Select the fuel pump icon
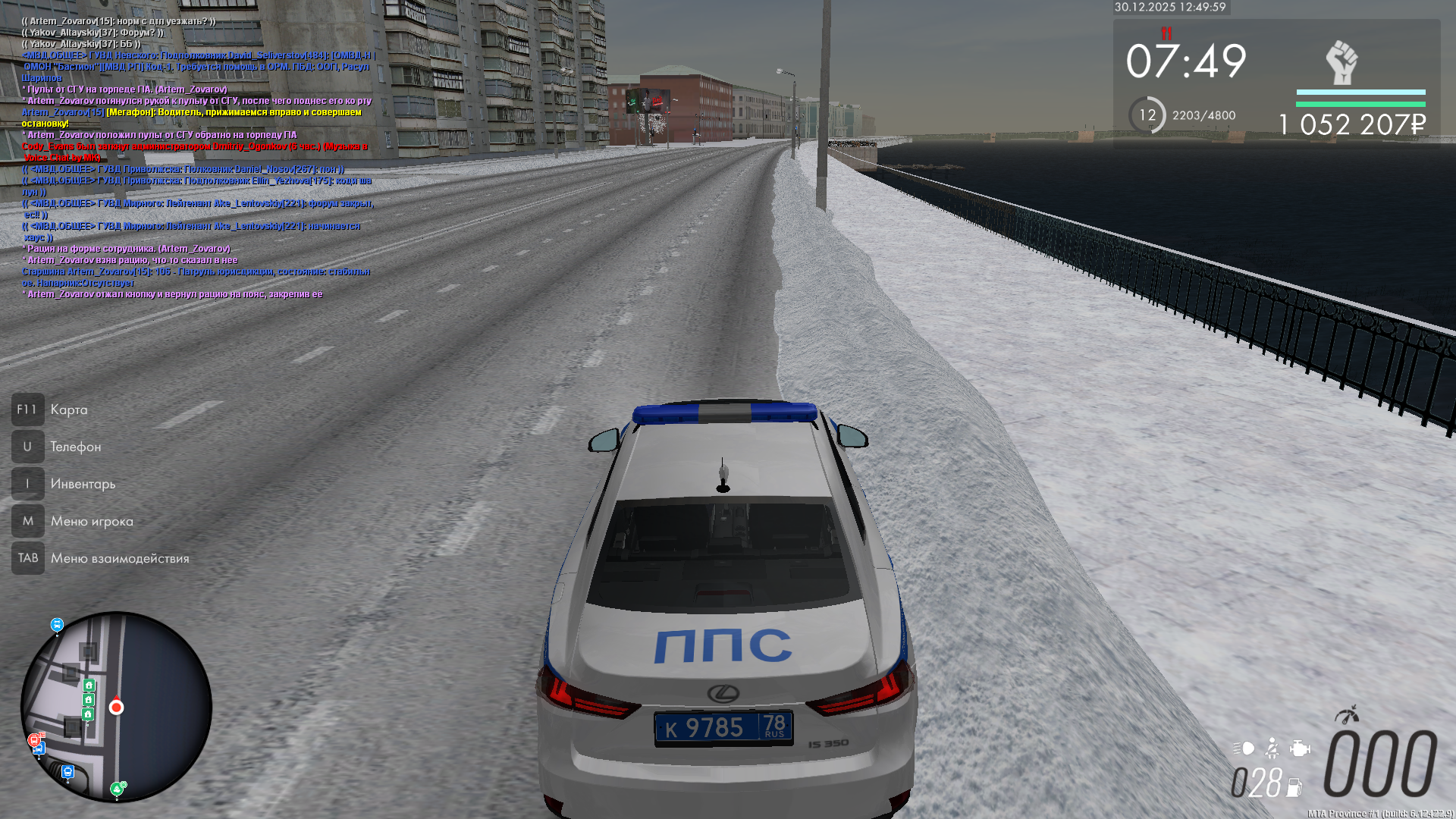This screenshot has width=1456, height=819. (x=1294, y=788)
